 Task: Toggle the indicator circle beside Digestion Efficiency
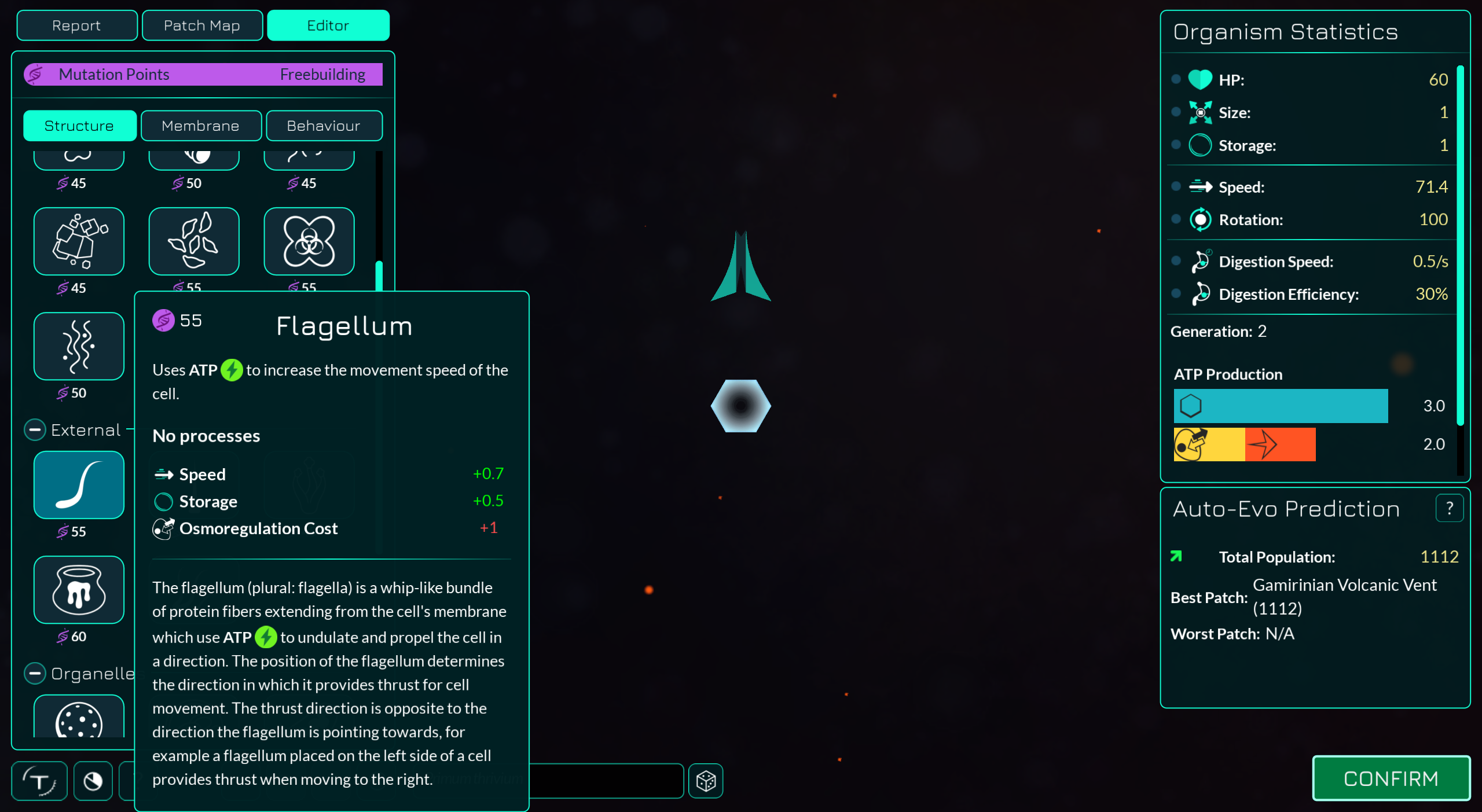click(x=1176, y=294)
